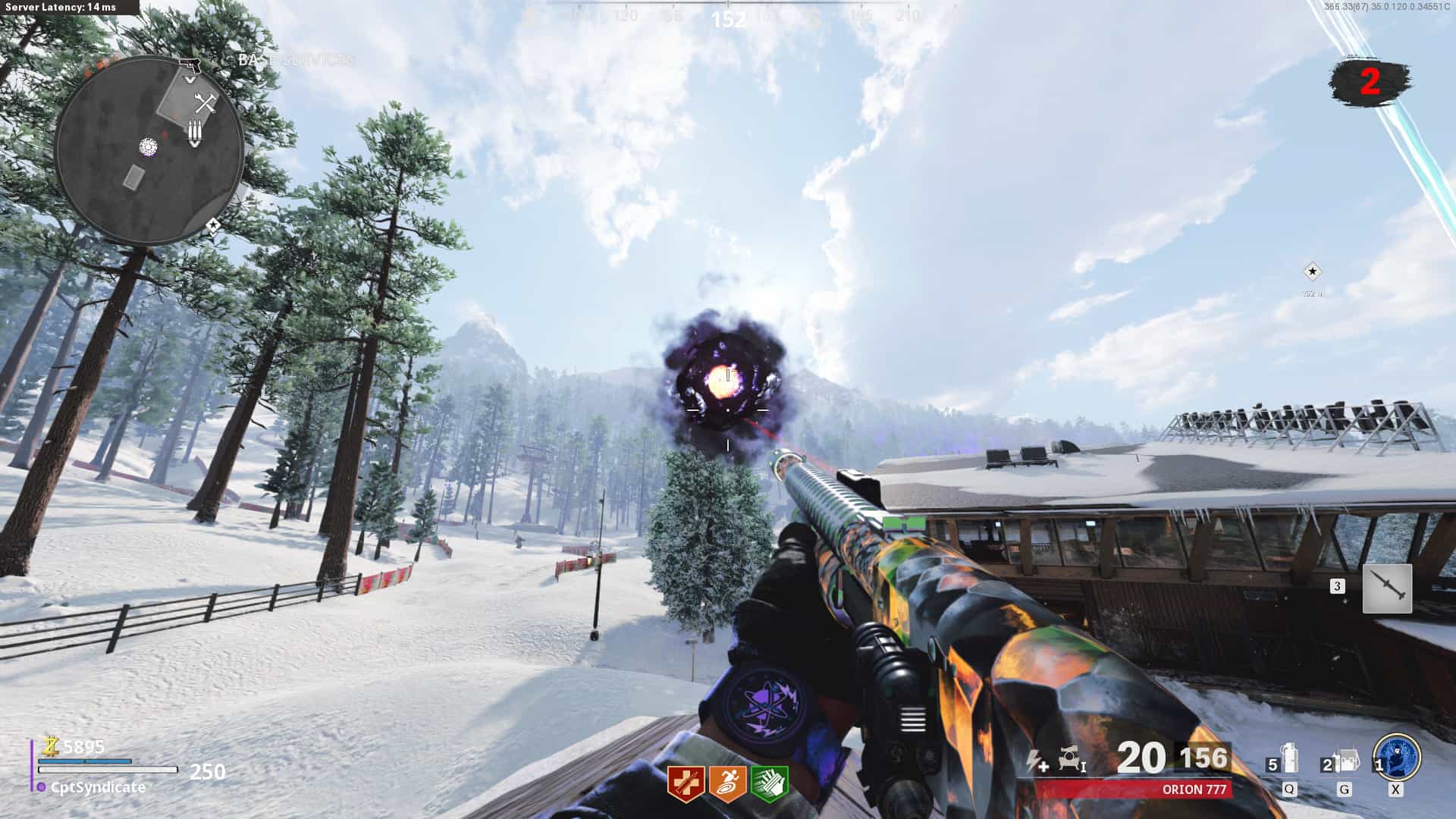Click the pistol marker at the minimap edge
This screenshot has width=1456, height=819.
(190, 64)
